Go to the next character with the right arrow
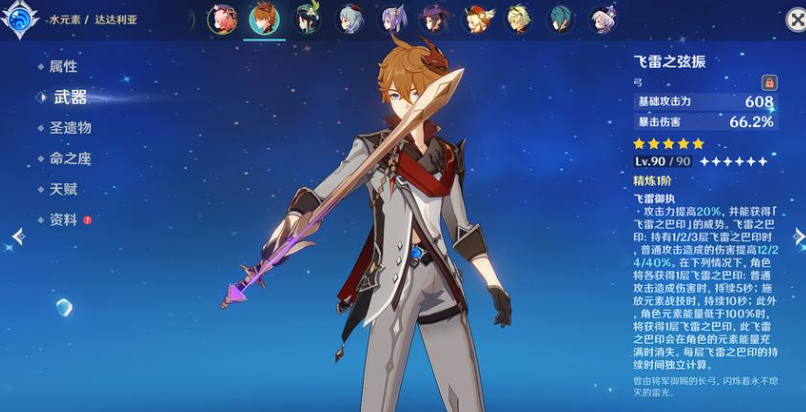 point(798,236)
